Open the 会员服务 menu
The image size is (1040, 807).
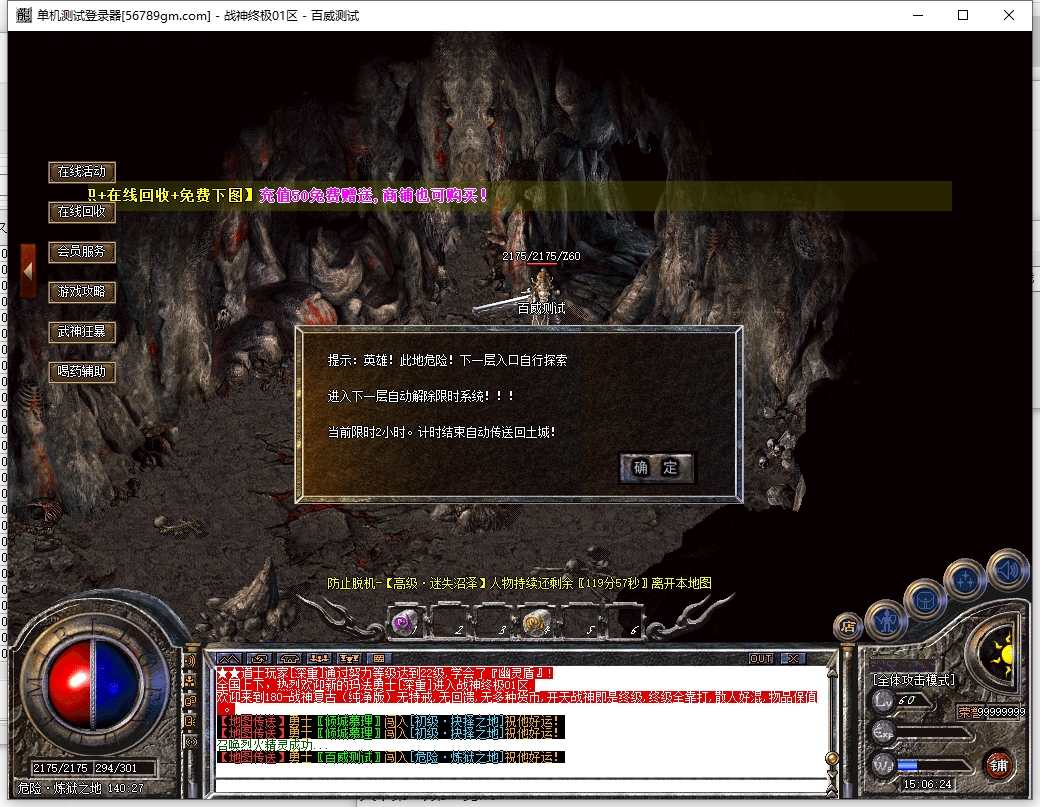[x=82, y=252]
